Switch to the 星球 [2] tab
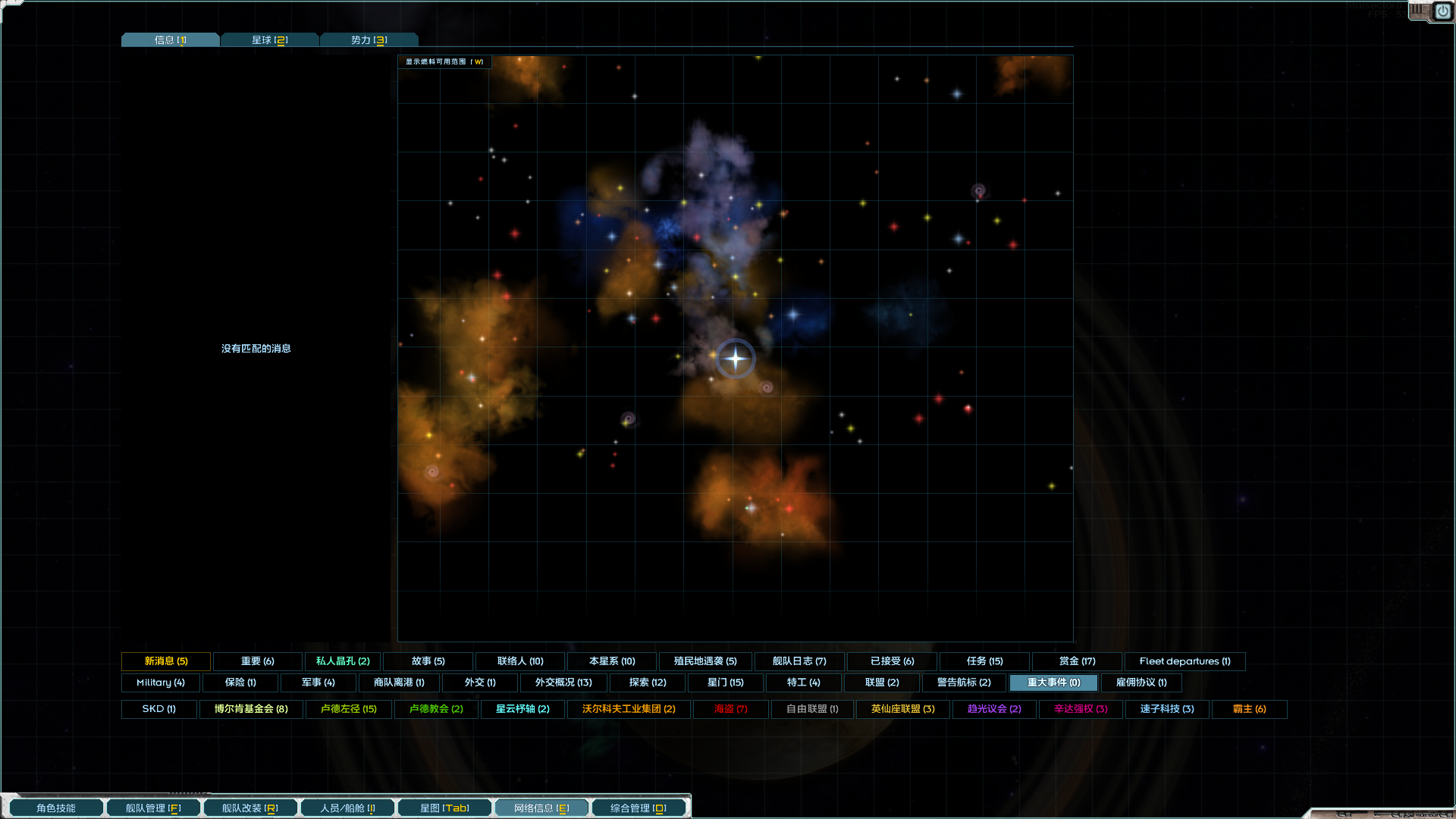1456x819 pixels. click(269, 39)
